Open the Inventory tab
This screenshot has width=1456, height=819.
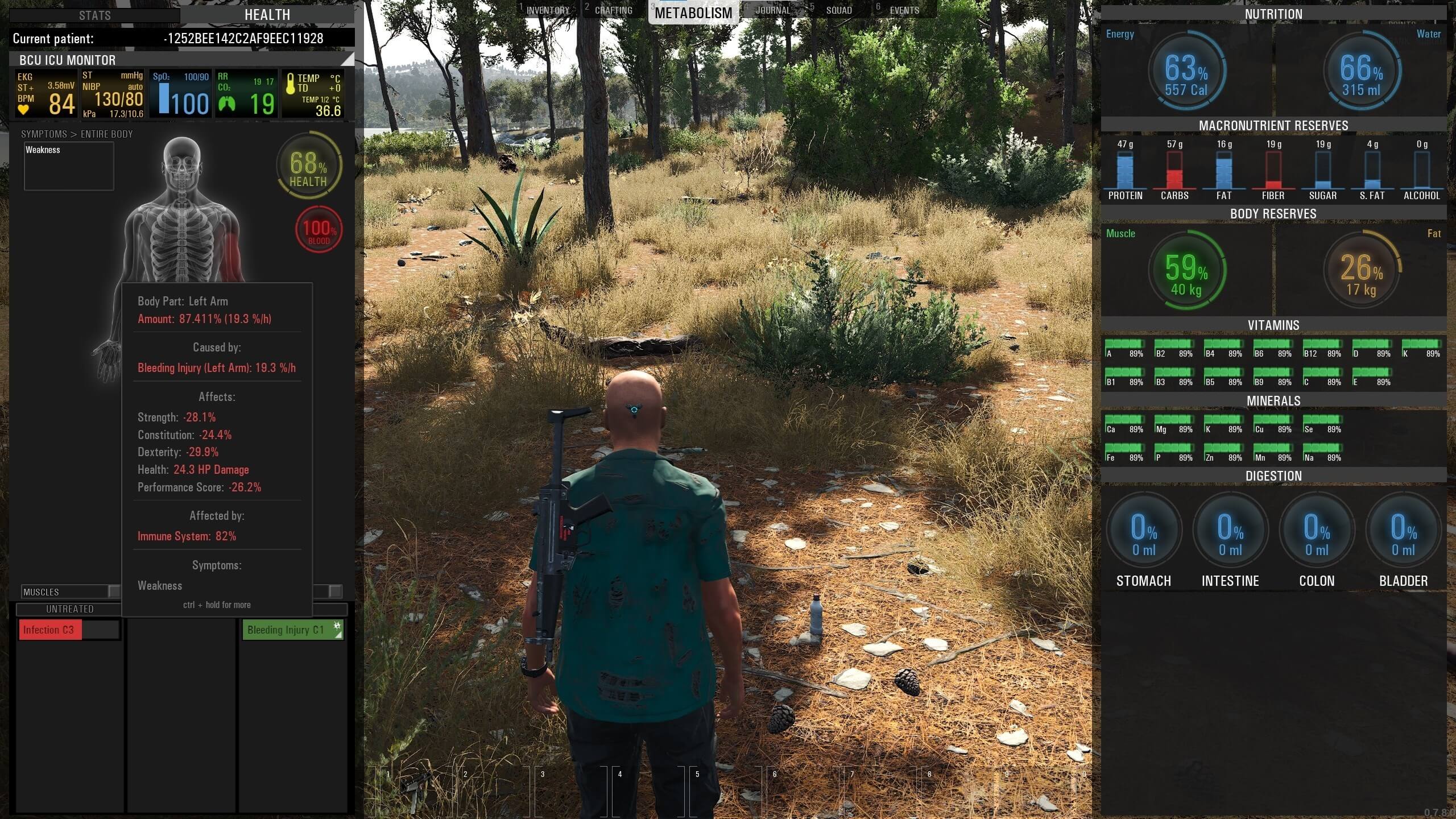point(547,10)
